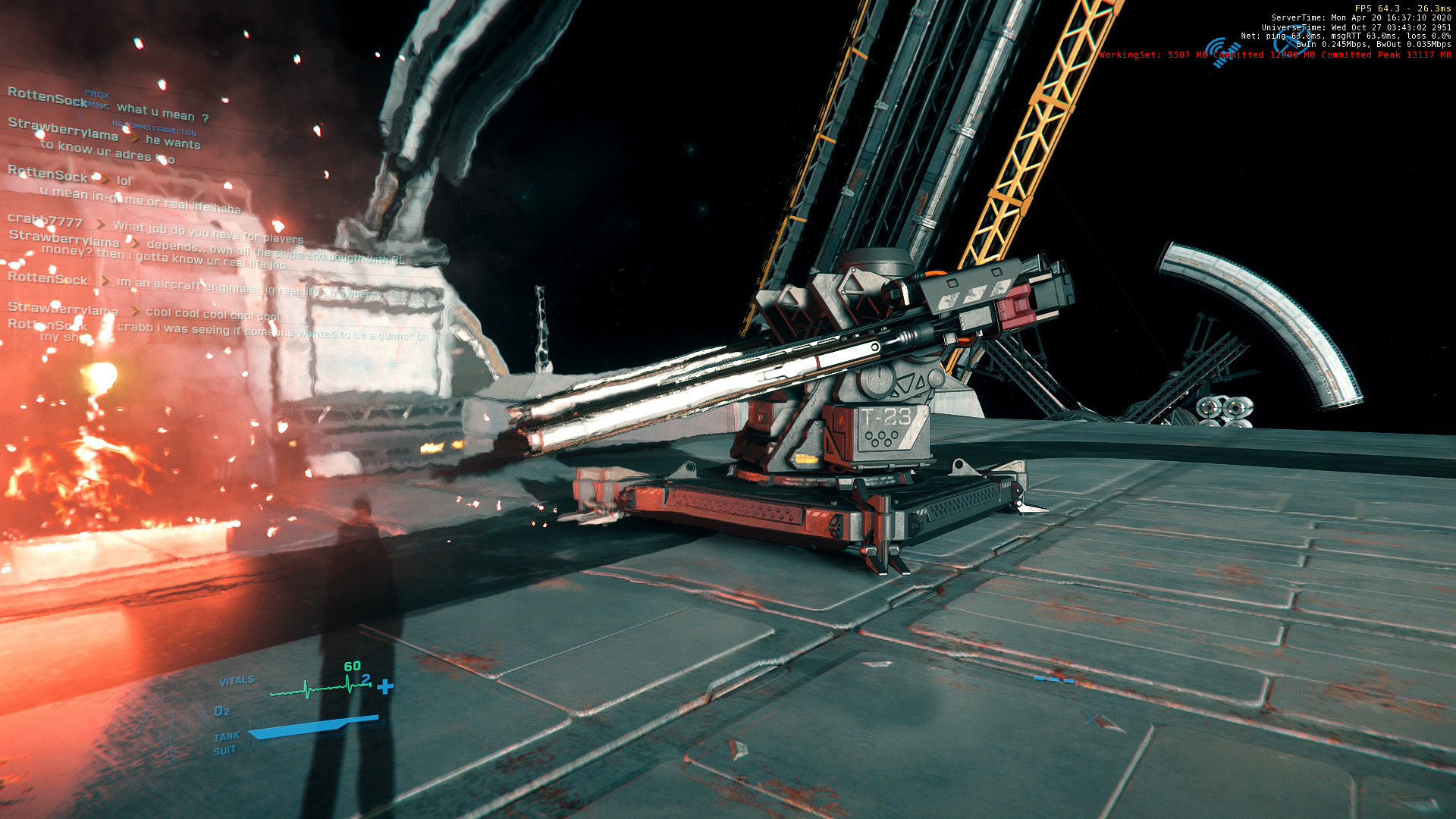Click the blue medical cross vitals icon

(x=385, y=687)
